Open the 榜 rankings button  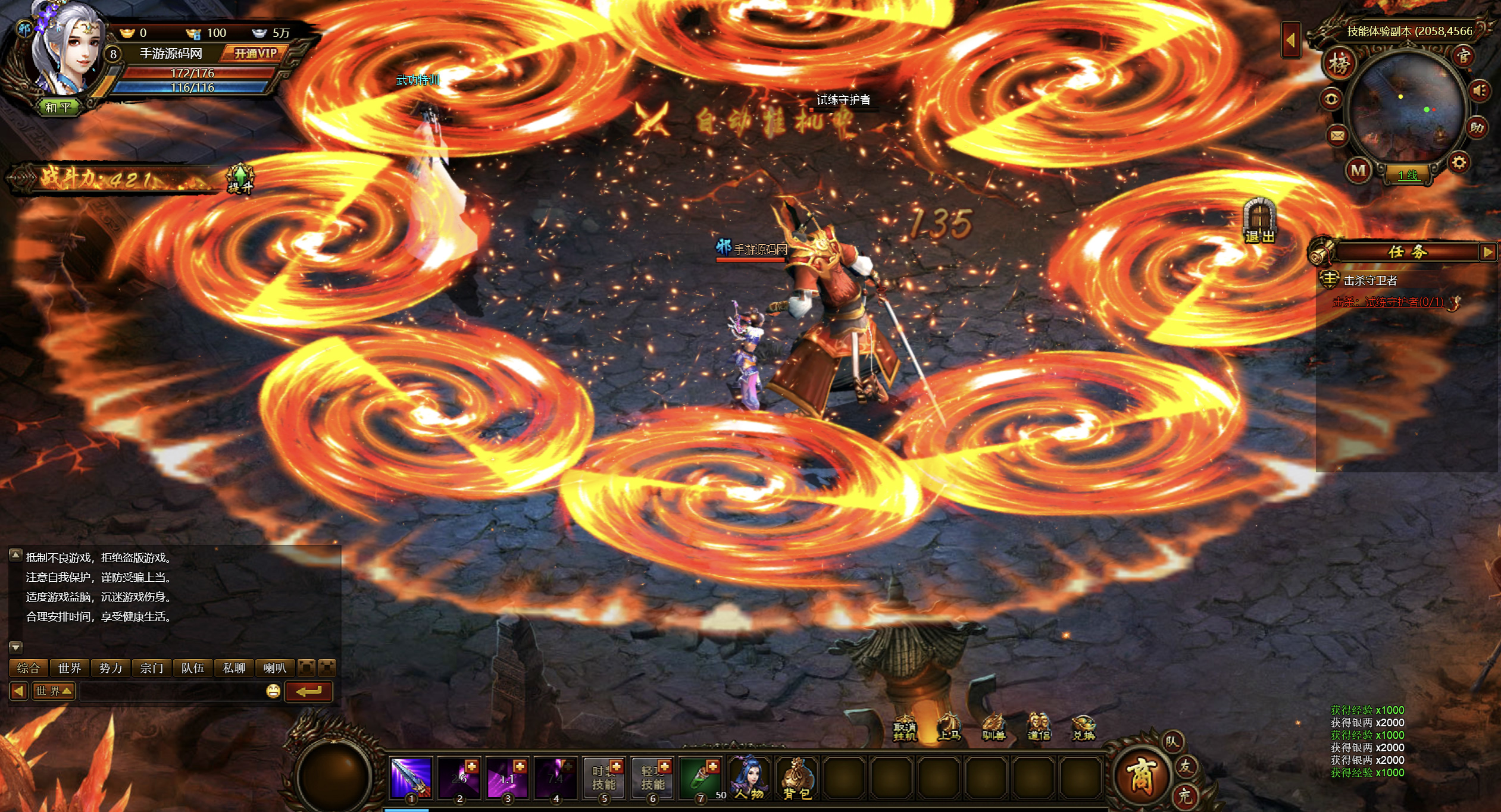point(1339,63)
